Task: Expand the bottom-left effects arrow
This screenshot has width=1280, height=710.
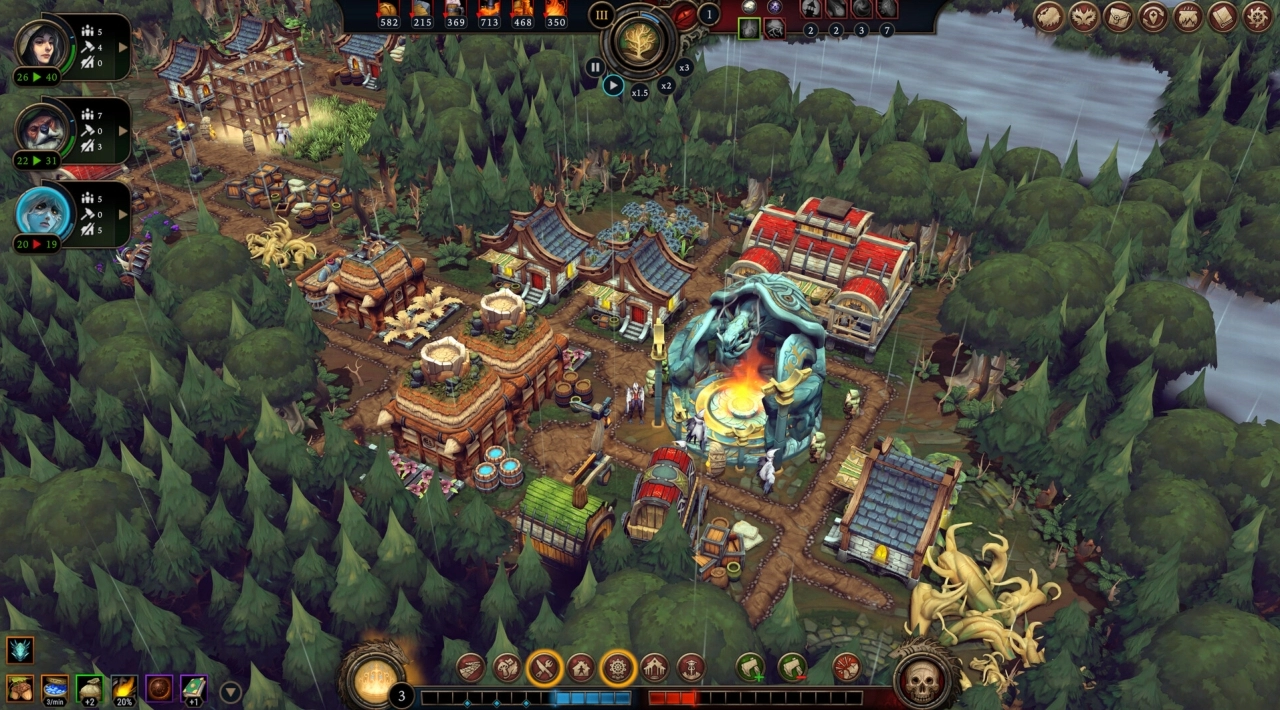Action: click(x=230, y=690)
